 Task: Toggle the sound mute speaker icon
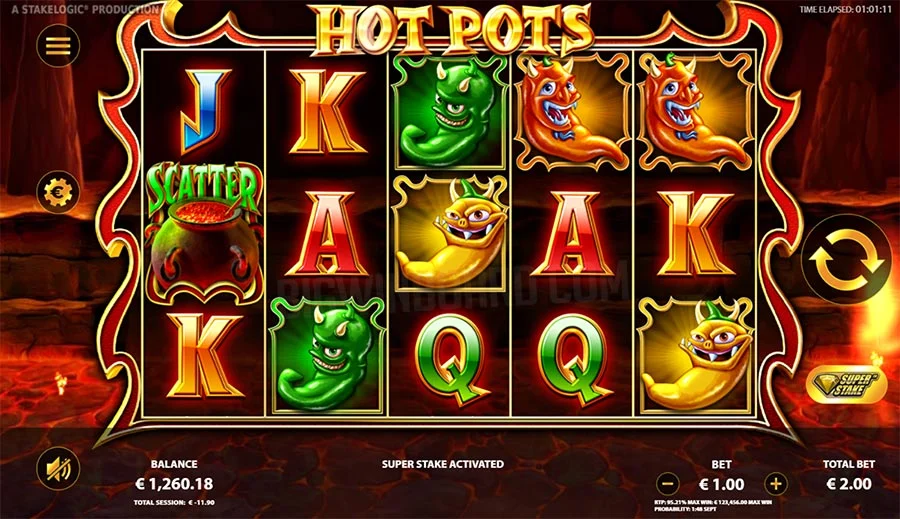pos(58,468)
